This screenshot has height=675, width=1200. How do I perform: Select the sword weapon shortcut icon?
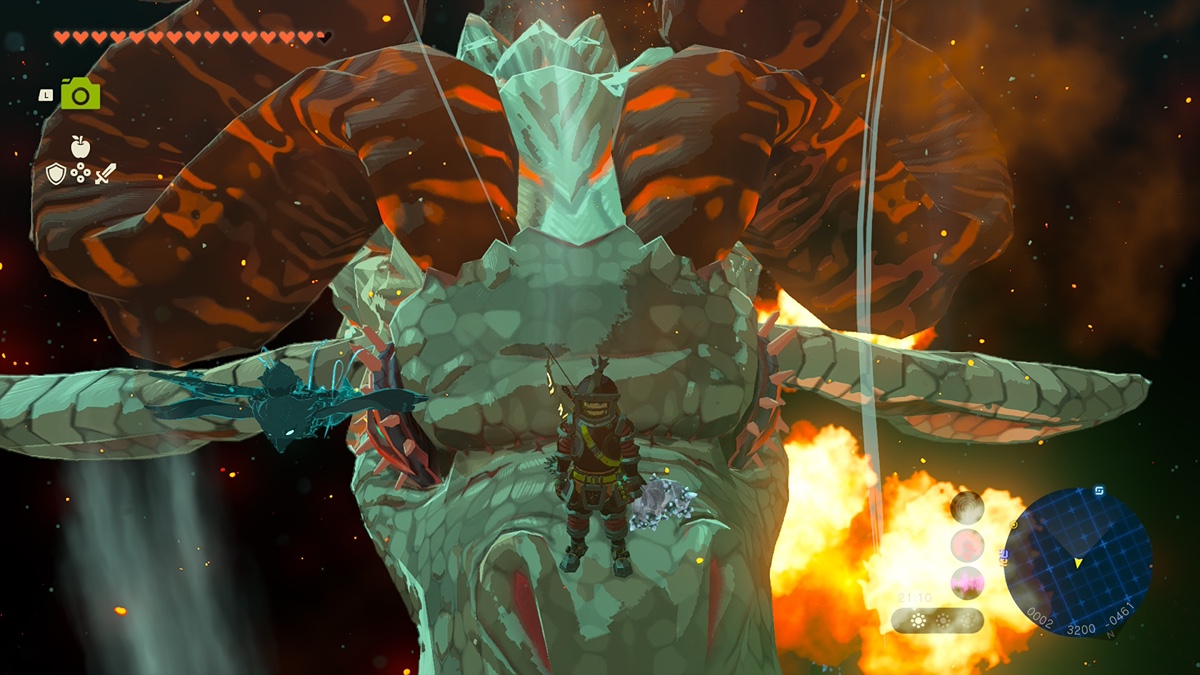tap(105, 174)
